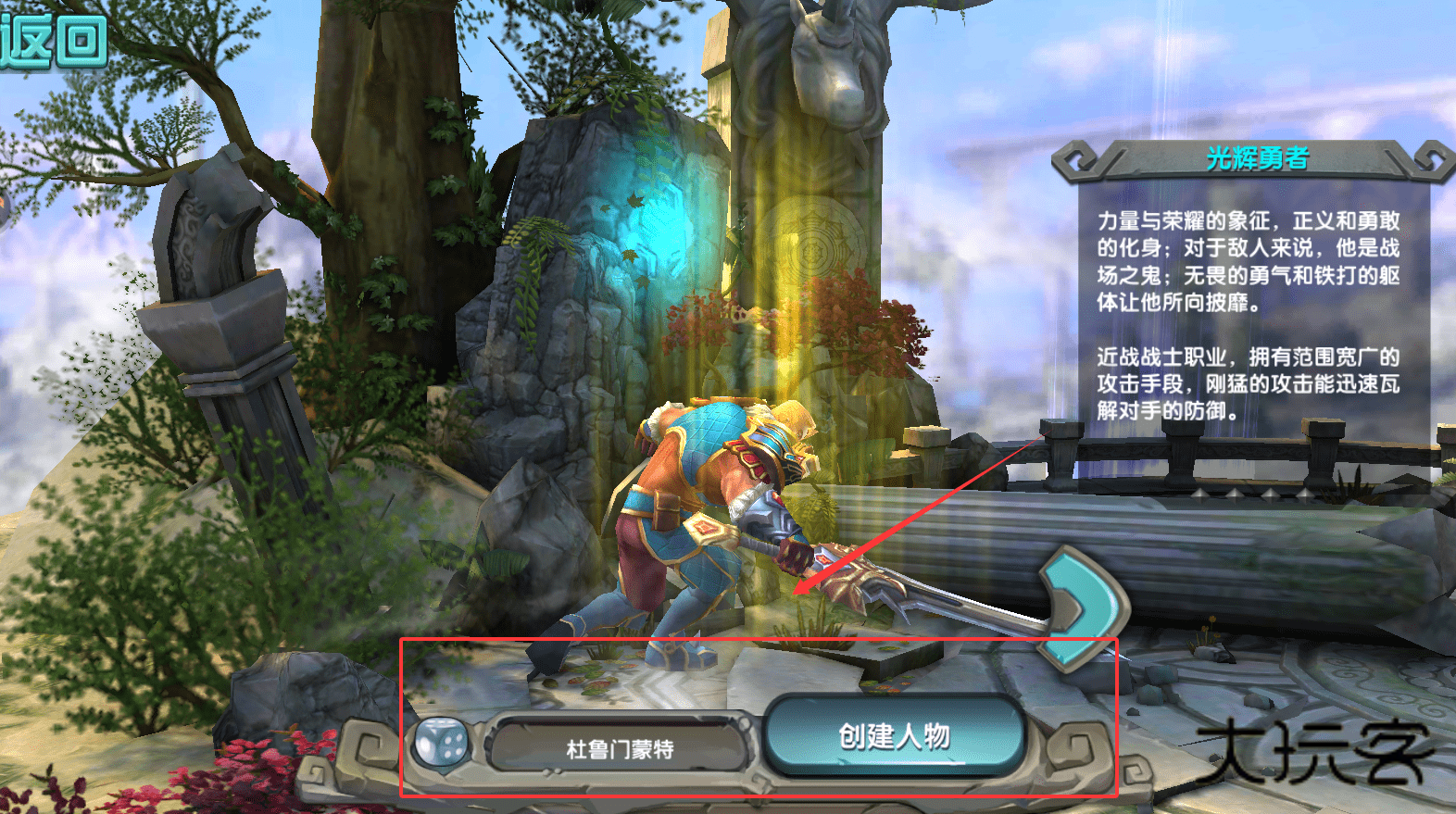Click 创建人物 to create the character
This screenshot has width=1456, height=814.
(x=894, y=737)
